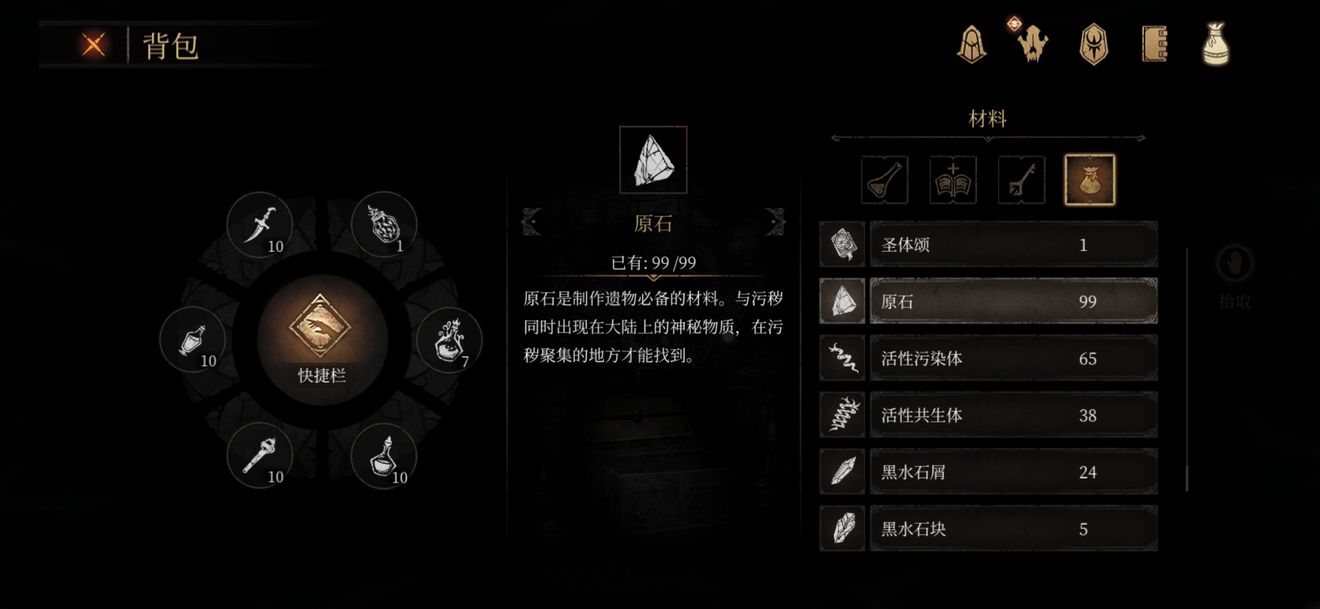Switch to the open book category tab
The height and width of the screenshot is (609, 1320).
pyautogui.click(x=953, y=180)
